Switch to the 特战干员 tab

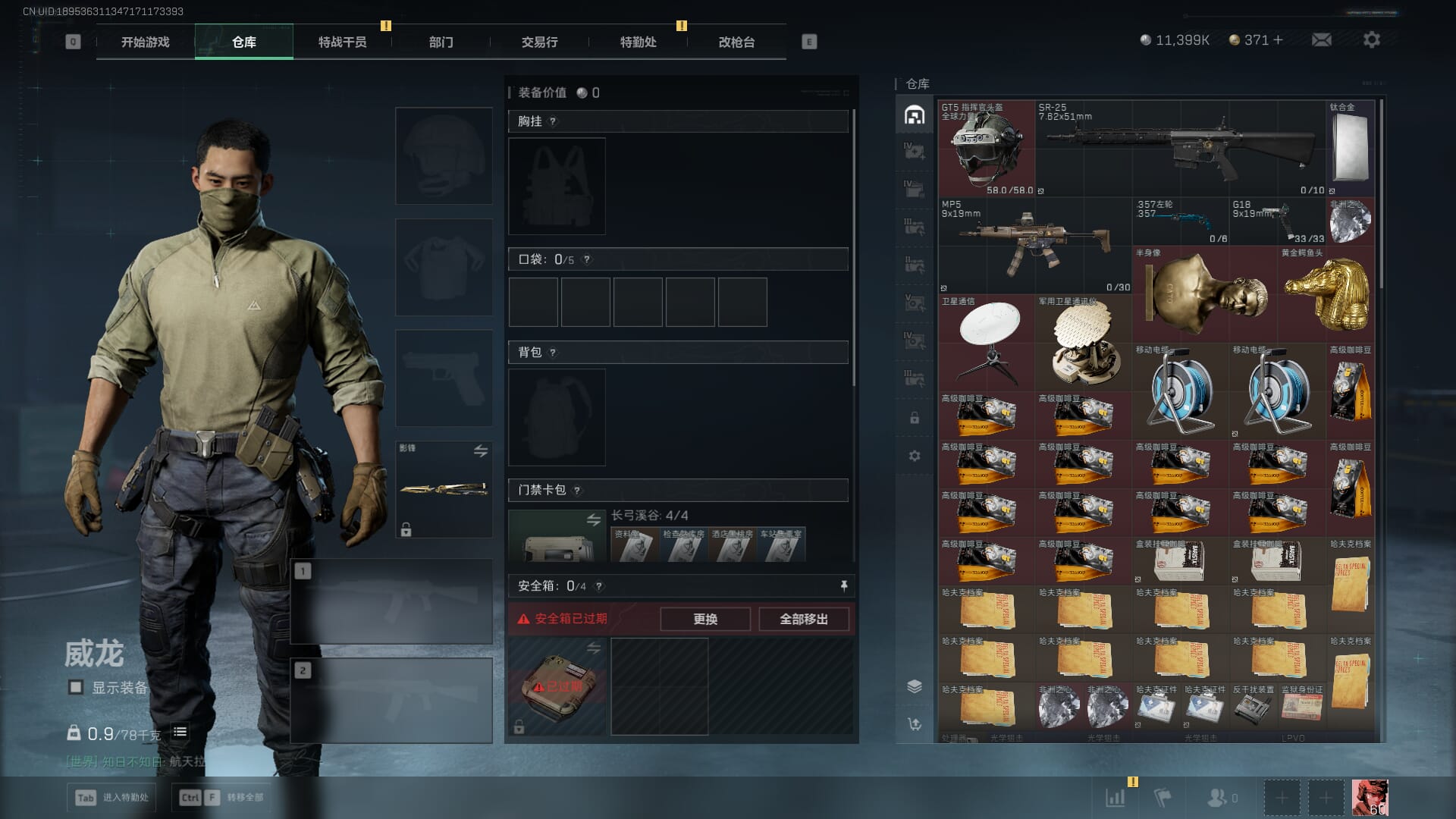(342, 42)
